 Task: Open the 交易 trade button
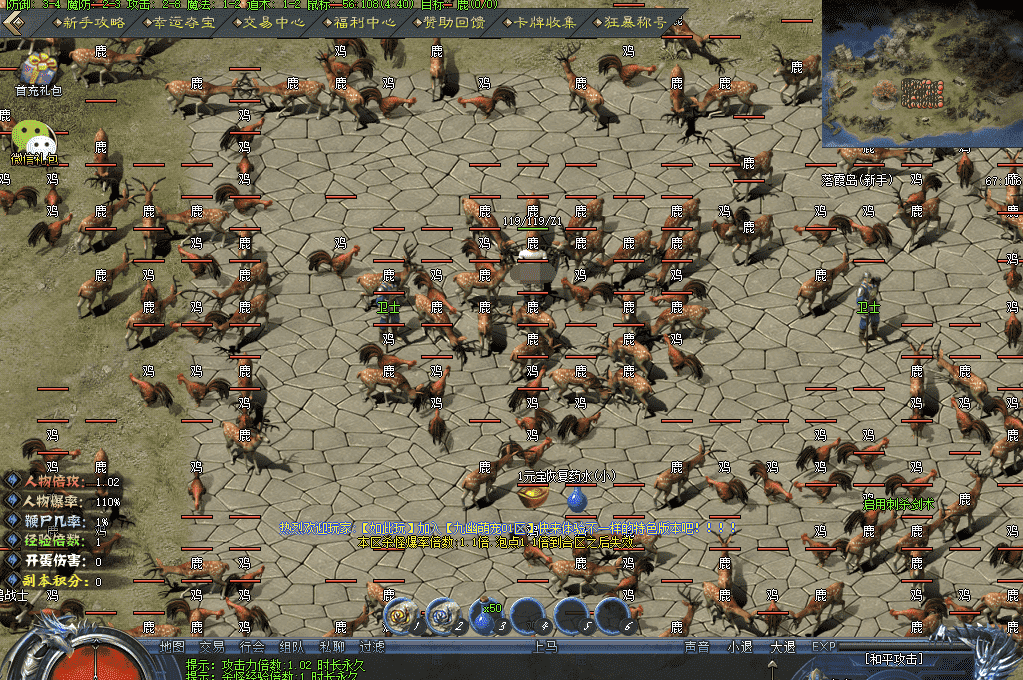(x=212, y=647)
